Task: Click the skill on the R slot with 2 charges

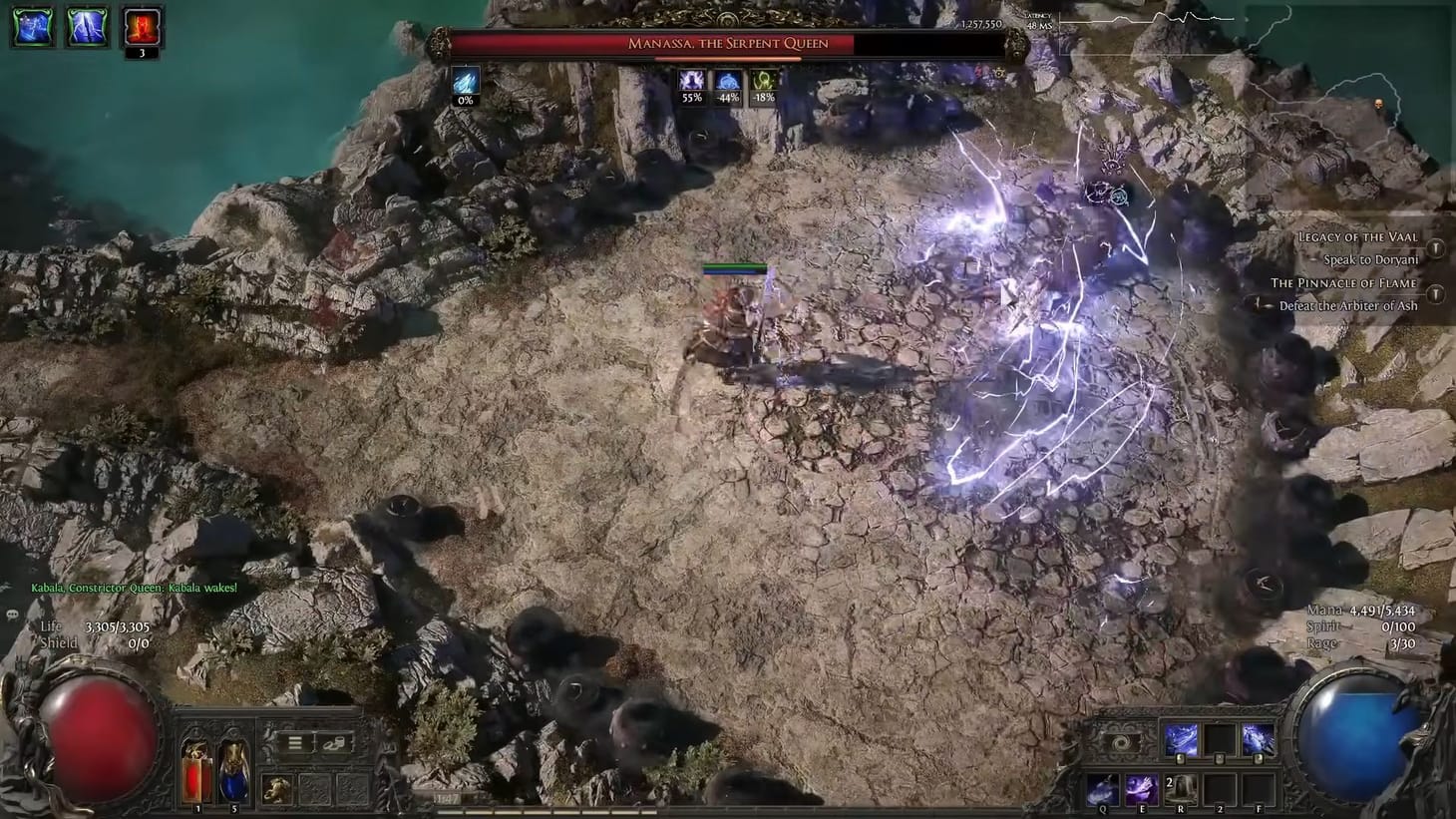Action: pos(1179,788)
